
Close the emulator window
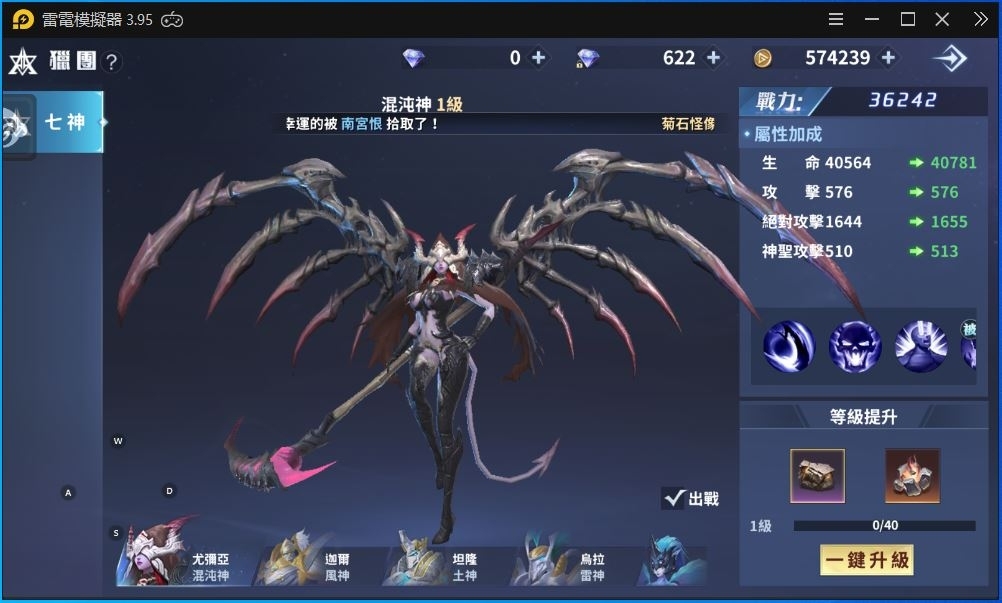pyautogui.click(x=942, y=19)
